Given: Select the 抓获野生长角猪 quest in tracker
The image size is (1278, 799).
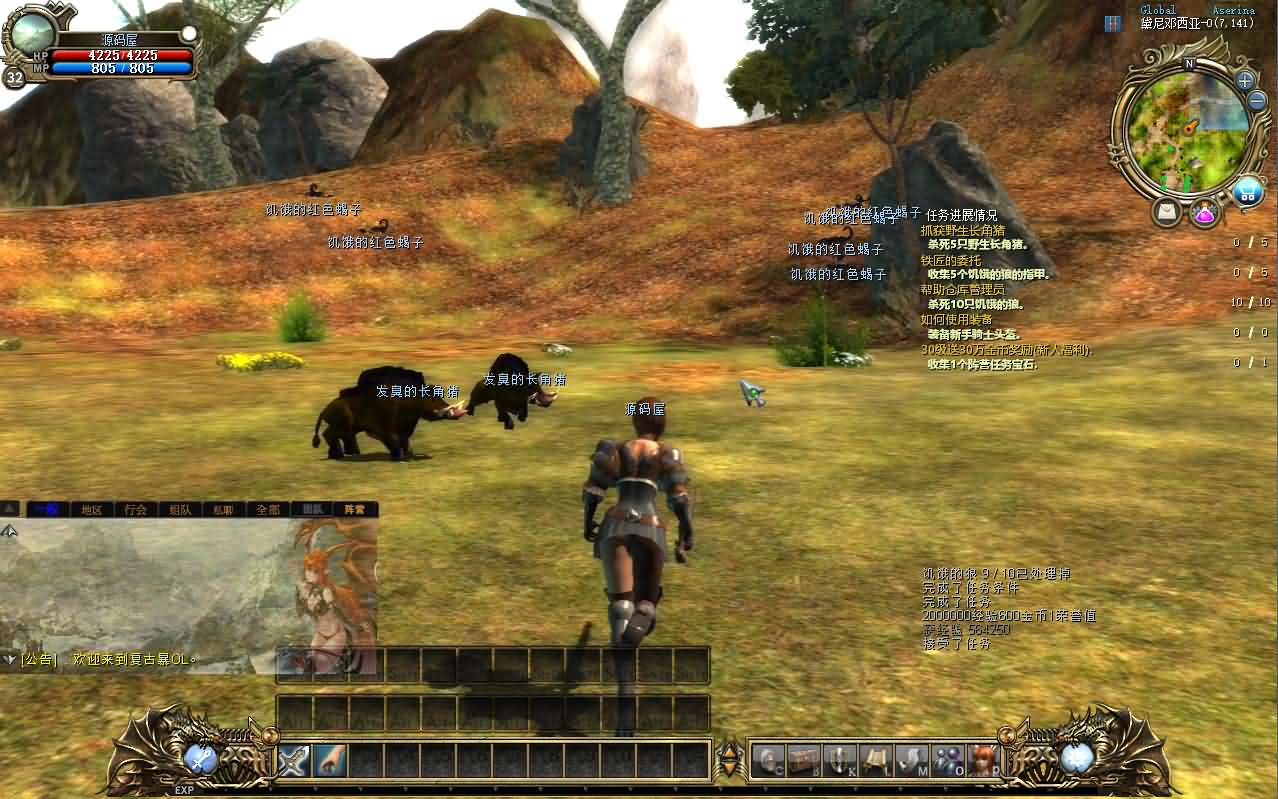Looking at the screenshot, I should coord(963,230).
